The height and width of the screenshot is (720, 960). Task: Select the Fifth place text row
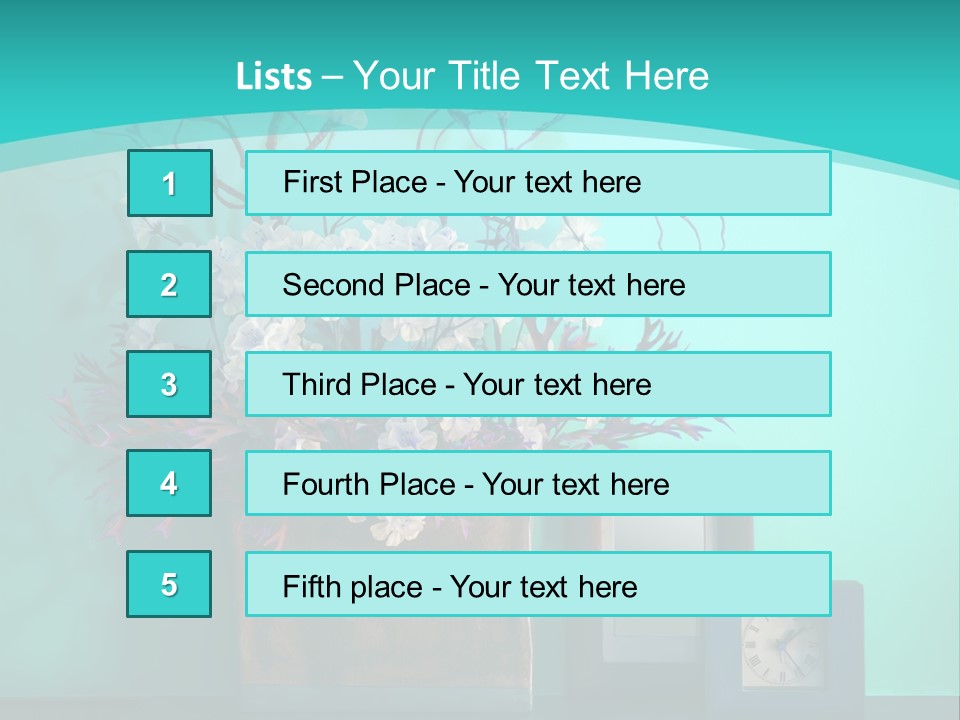pos(538,584)
